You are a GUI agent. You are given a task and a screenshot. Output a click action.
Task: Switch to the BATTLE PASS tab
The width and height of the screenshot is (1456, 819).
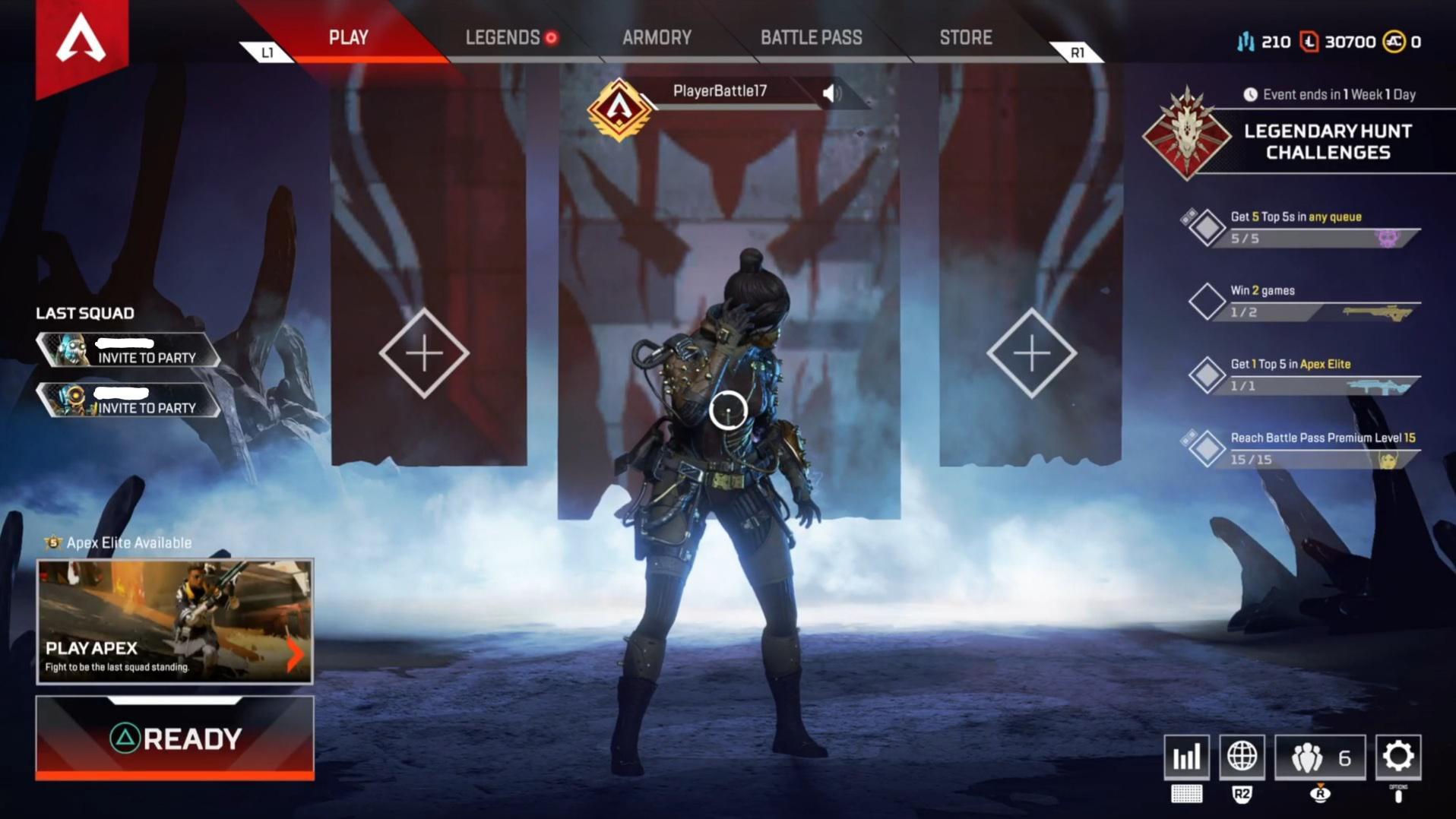pyautogui.click(x=811, y=36)
